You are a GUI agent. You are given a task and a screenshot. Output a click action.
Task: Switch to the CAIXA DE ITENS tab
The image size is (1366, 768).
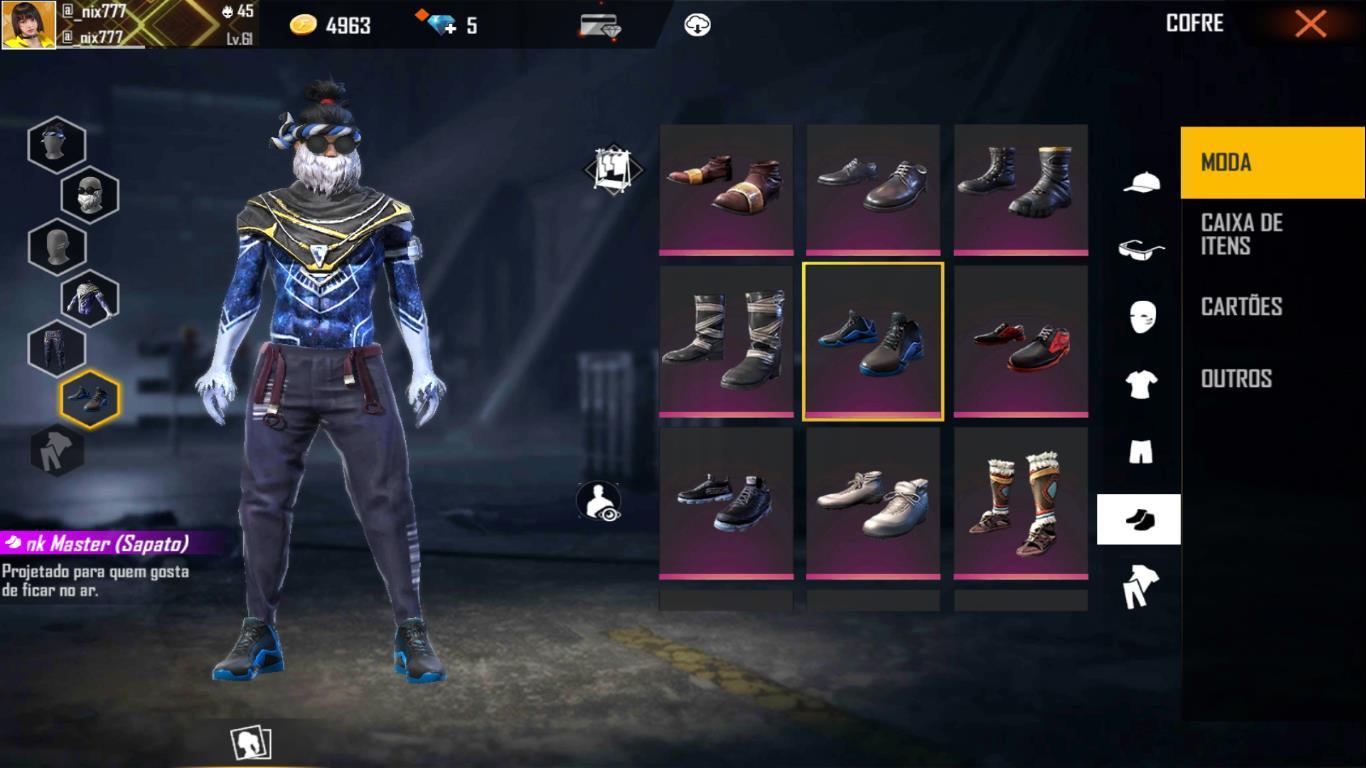[1240, 235]
